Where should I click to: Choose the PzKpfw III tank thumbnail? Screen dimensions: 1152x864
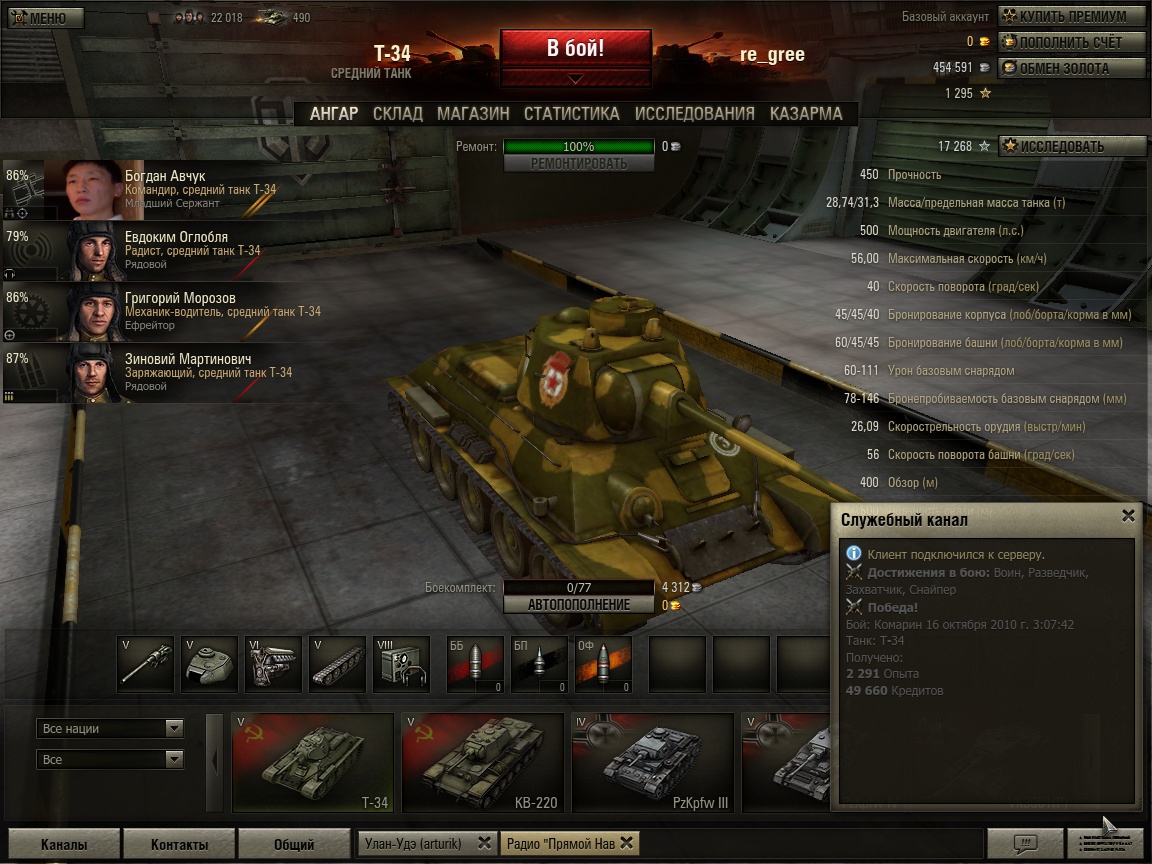(x=651, y=762)
